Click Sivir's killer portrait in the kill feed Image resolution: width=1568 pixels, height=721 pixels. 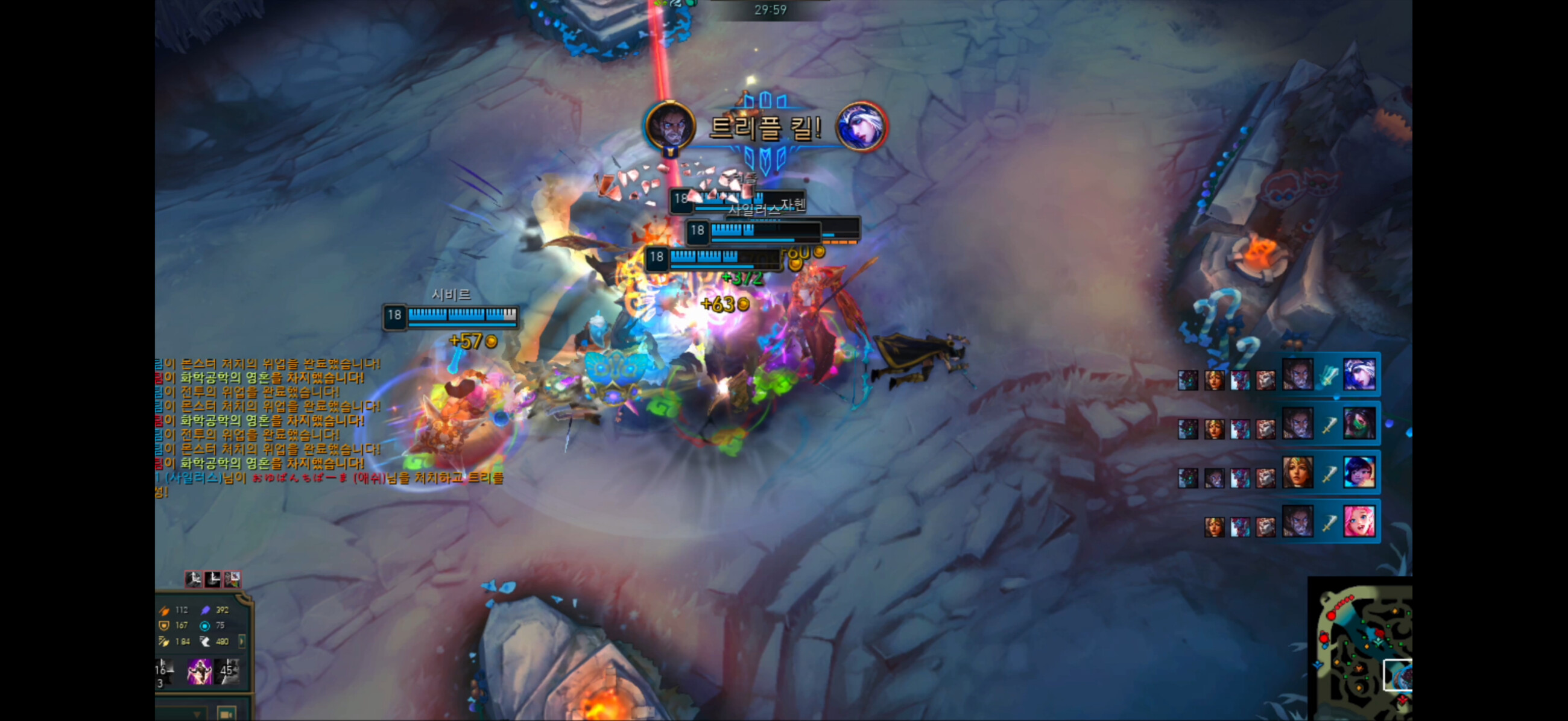click(1297, 472)
